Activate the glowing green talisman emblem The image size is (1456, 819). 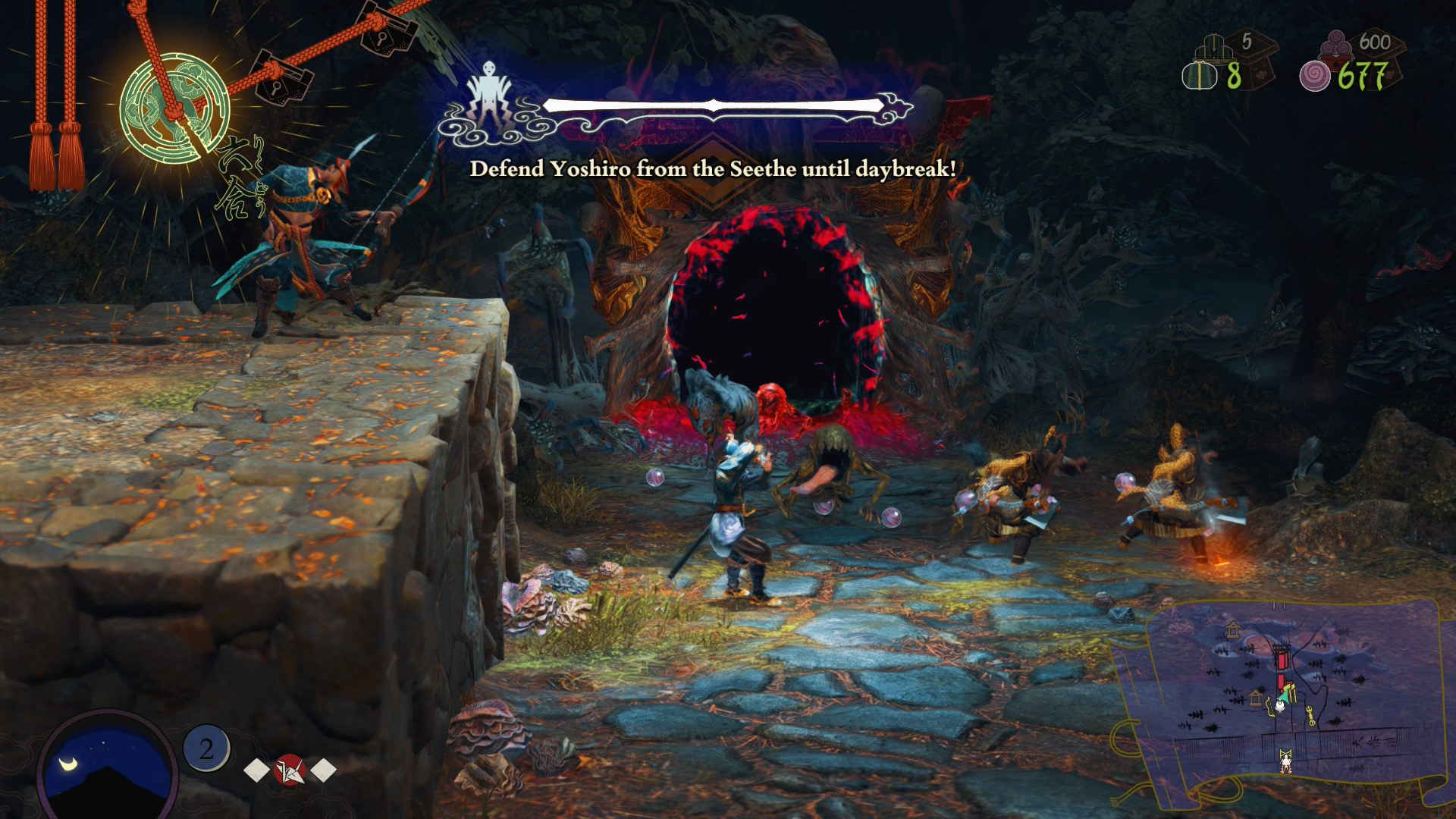174,106
